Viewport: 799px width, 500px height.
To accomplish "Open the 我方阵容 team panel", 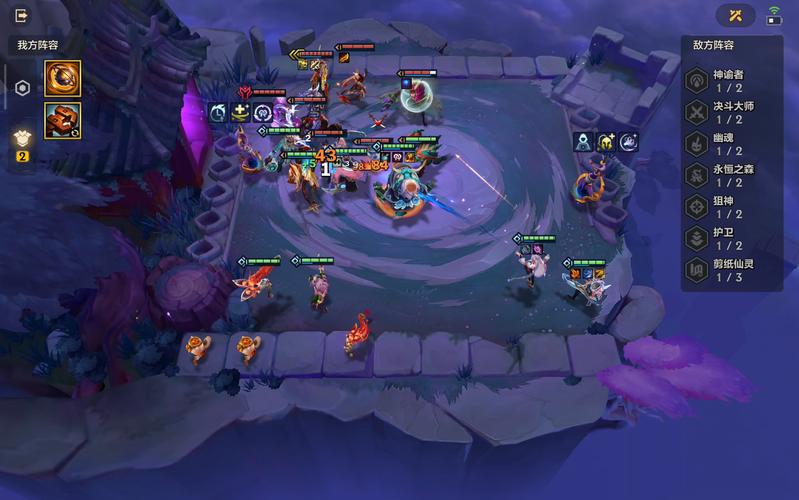I will click(40, 45).
